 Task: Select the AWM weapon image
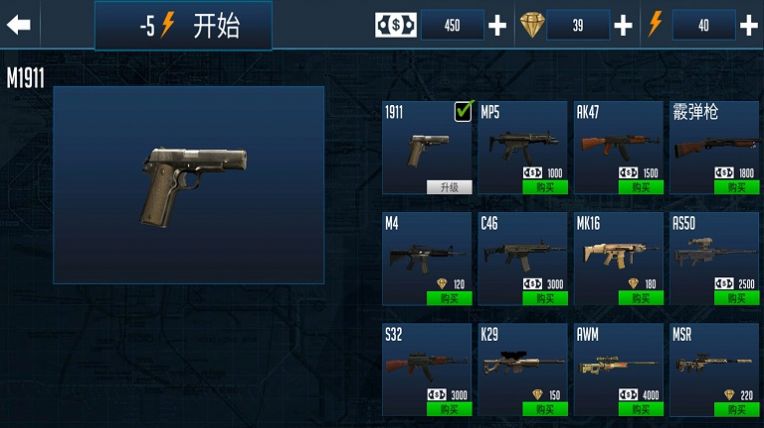(x=618, y=364)
